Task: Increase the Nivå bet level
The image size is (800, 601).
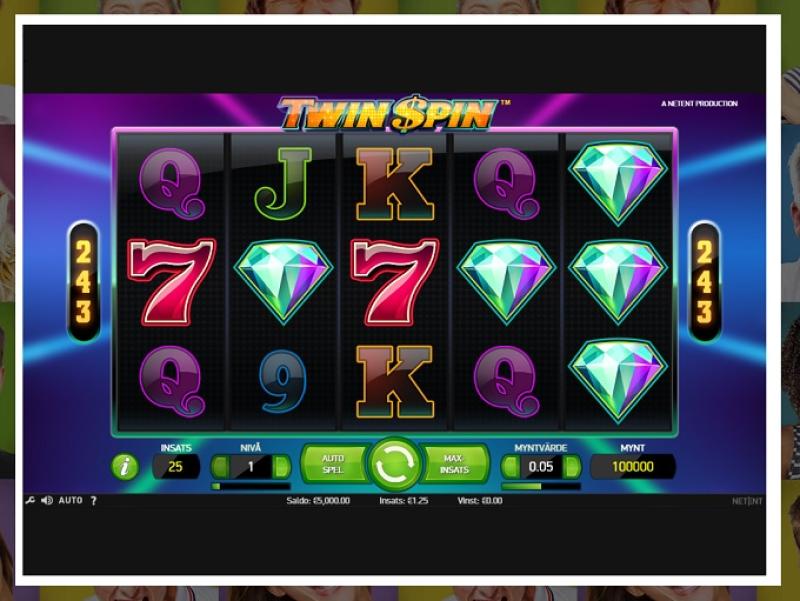Action: coord(281,467)
